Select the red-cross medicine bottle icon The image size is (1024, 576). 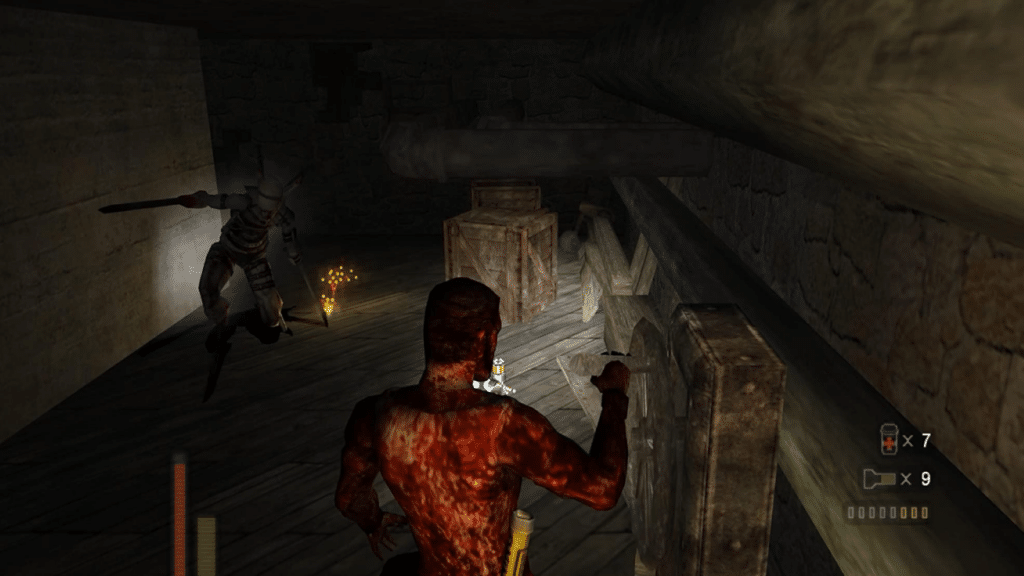[887, 440]
